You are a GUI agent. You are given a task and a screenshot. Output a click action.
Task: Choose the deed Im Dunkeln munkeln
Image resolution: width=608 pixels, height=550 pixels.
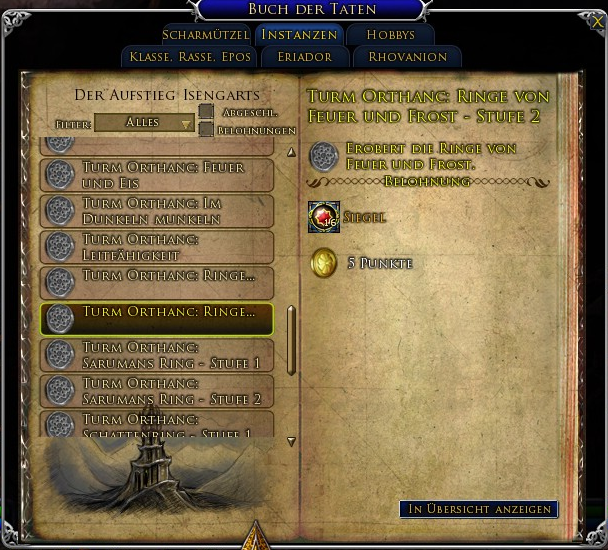157,211
